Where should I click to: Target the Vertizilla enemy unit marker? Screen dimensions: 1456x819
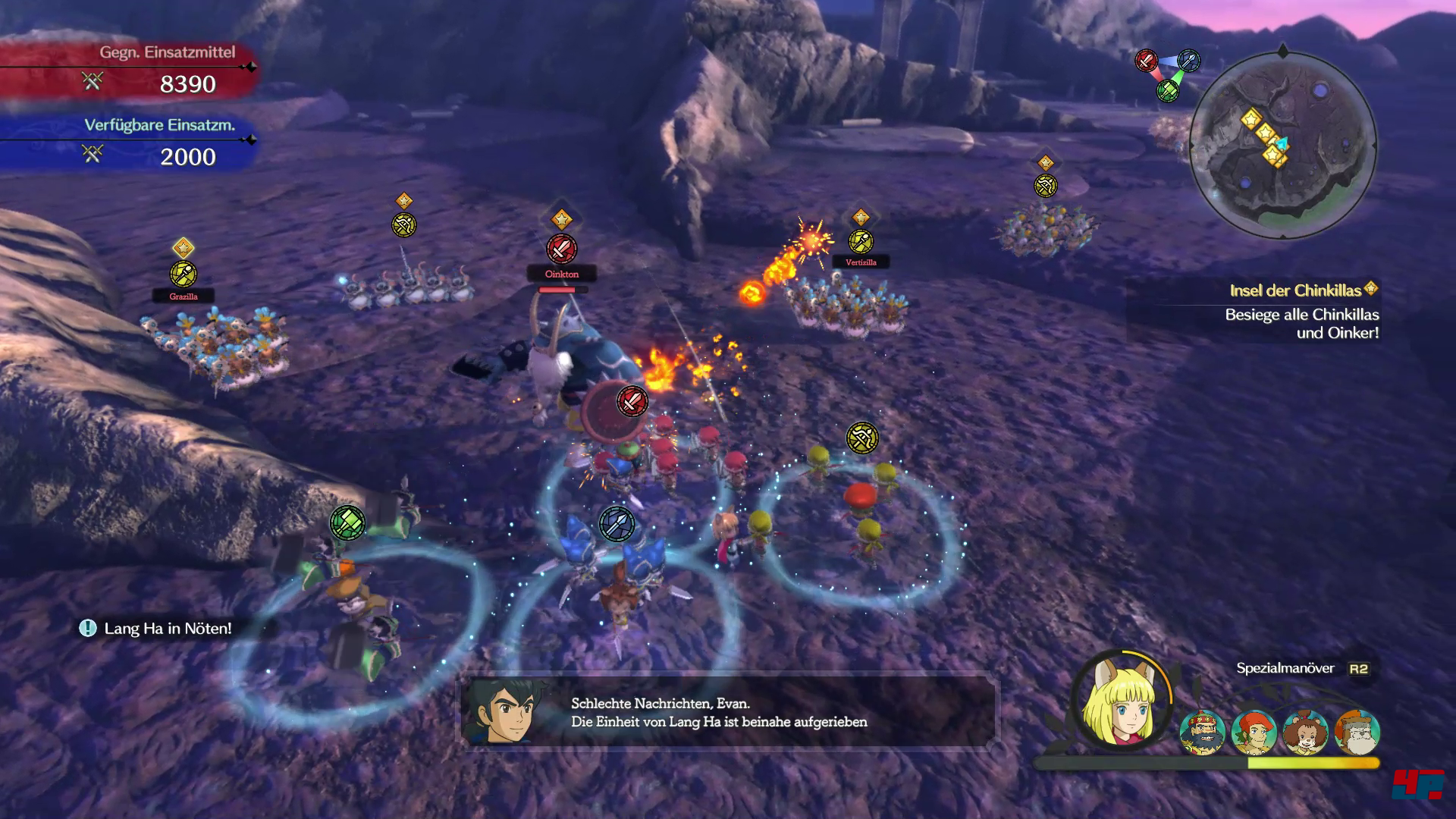click(x=861, y=242)
